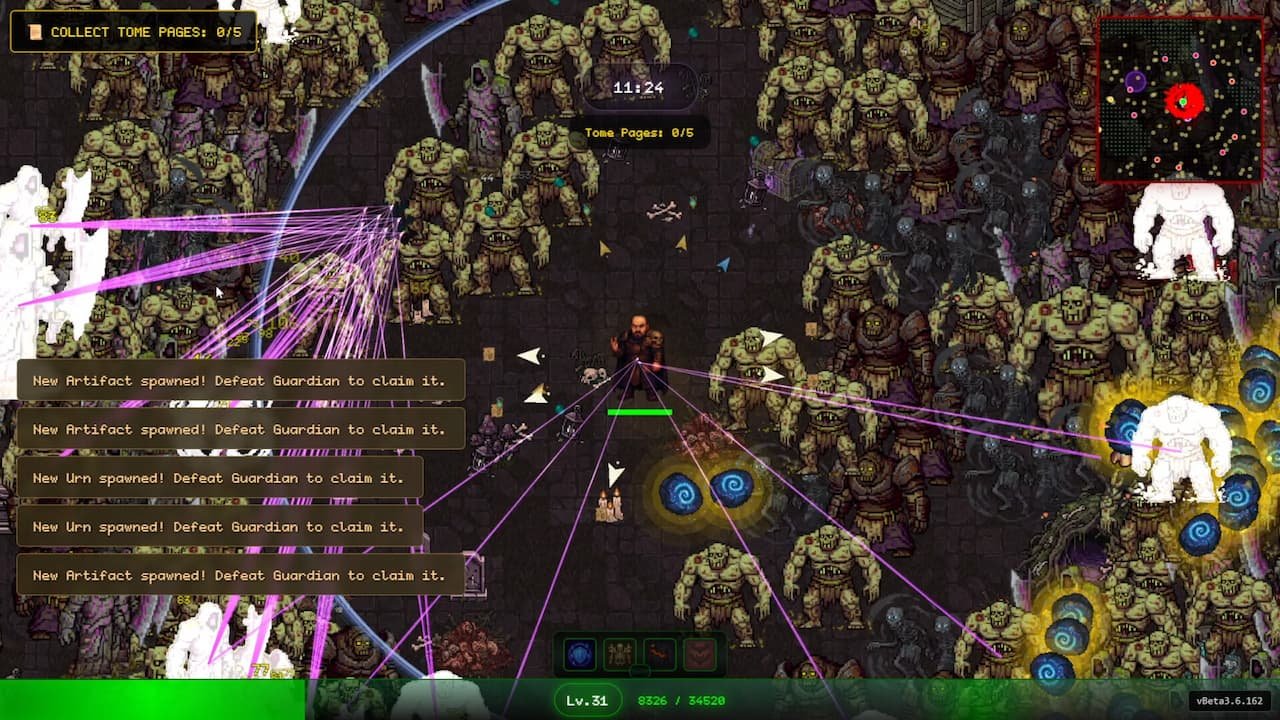Click the green experience bar at screen bottom
The image size is (1280, 720).
(x=150, y=705)
